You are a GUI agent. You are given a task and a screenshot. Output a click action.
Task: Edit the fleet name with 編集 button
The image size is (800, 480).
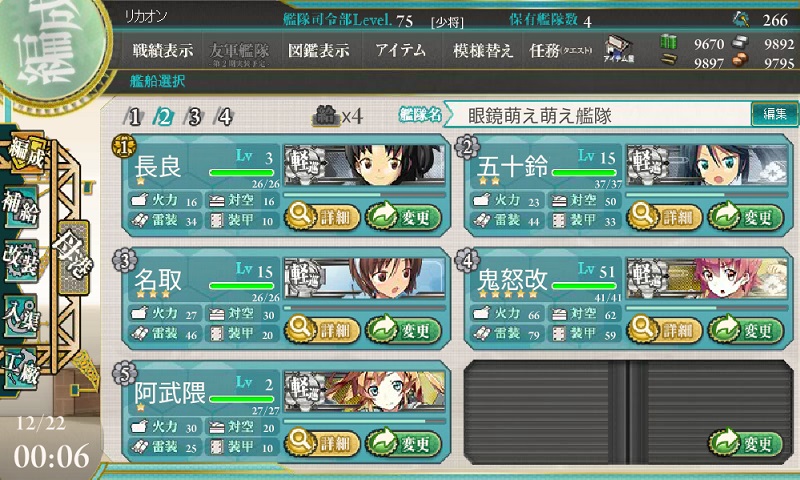(x=774, y=114)
